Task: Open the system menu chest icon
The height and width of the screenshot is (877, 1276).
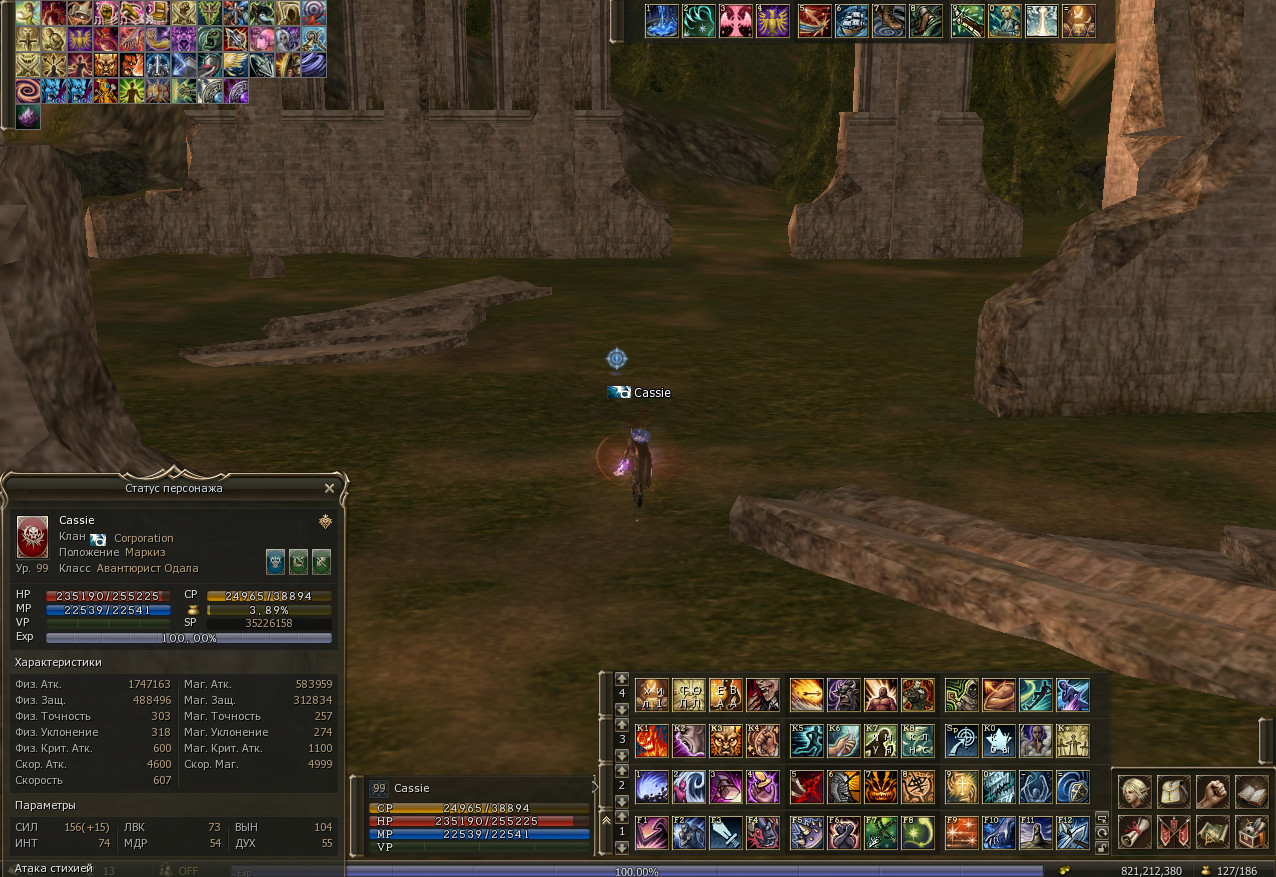Action: point(1251,831)
